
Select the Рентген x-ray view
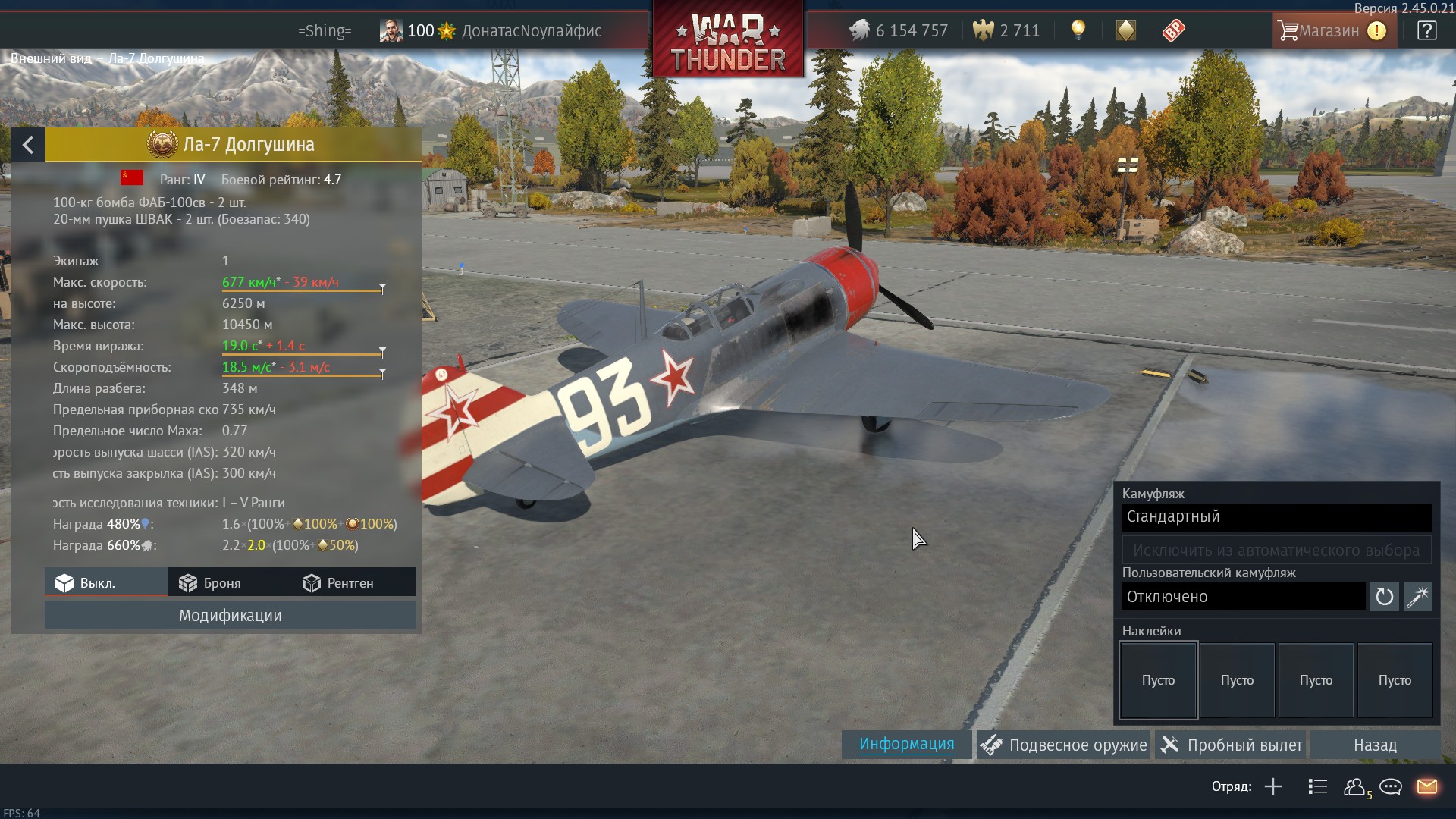click(x=338, y=583)
